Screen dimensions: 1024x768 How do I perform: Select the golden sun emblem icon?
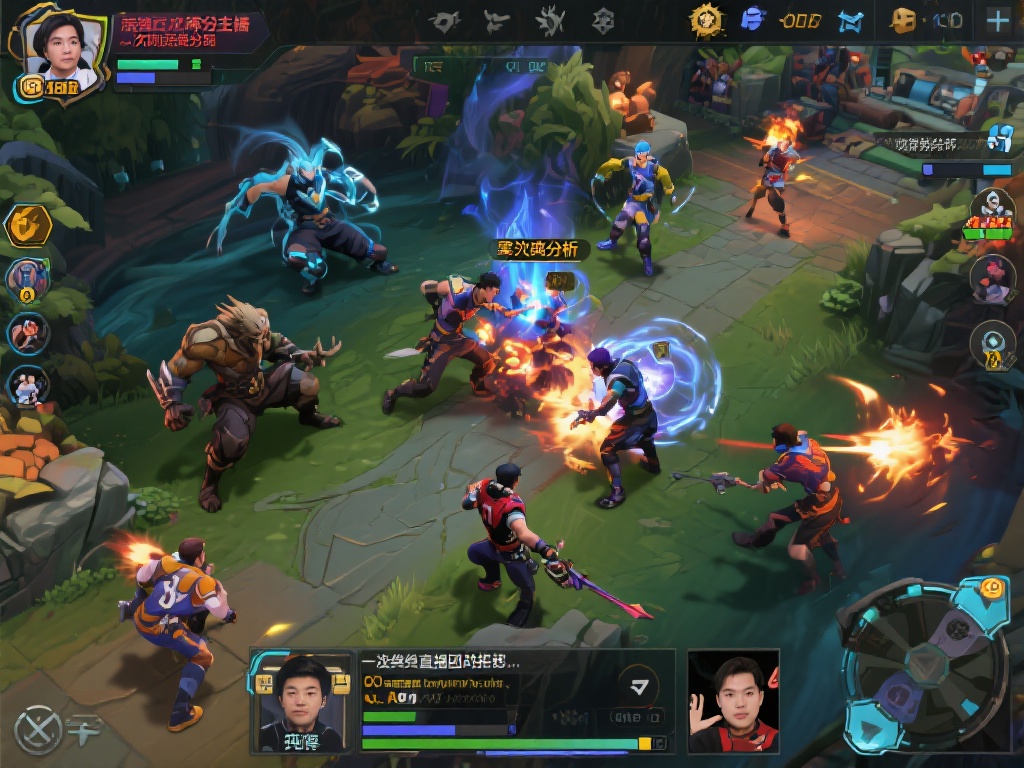(x=706, y=20)
